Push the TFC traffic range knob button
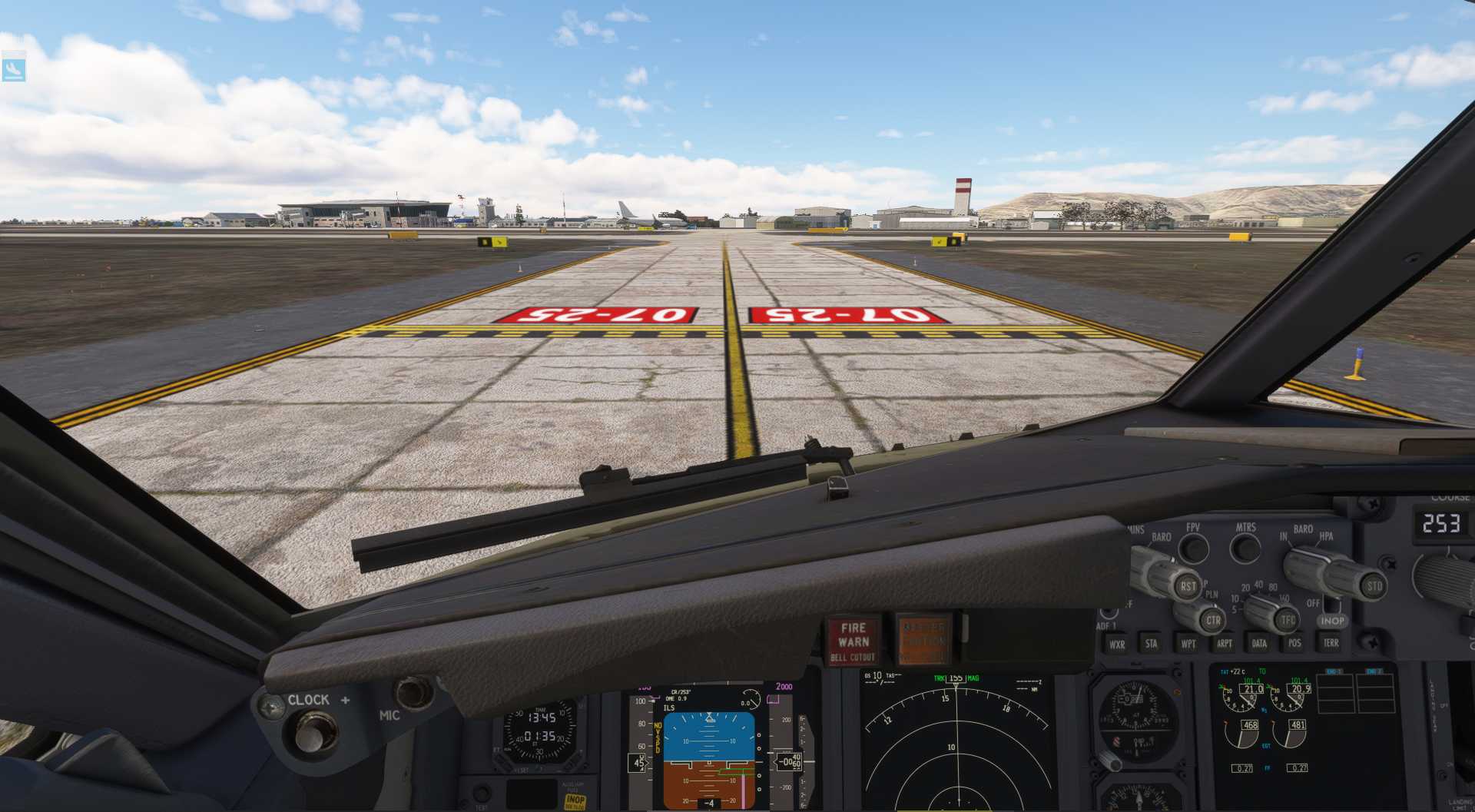The image size is (1475, 812). click(1288, 620)
